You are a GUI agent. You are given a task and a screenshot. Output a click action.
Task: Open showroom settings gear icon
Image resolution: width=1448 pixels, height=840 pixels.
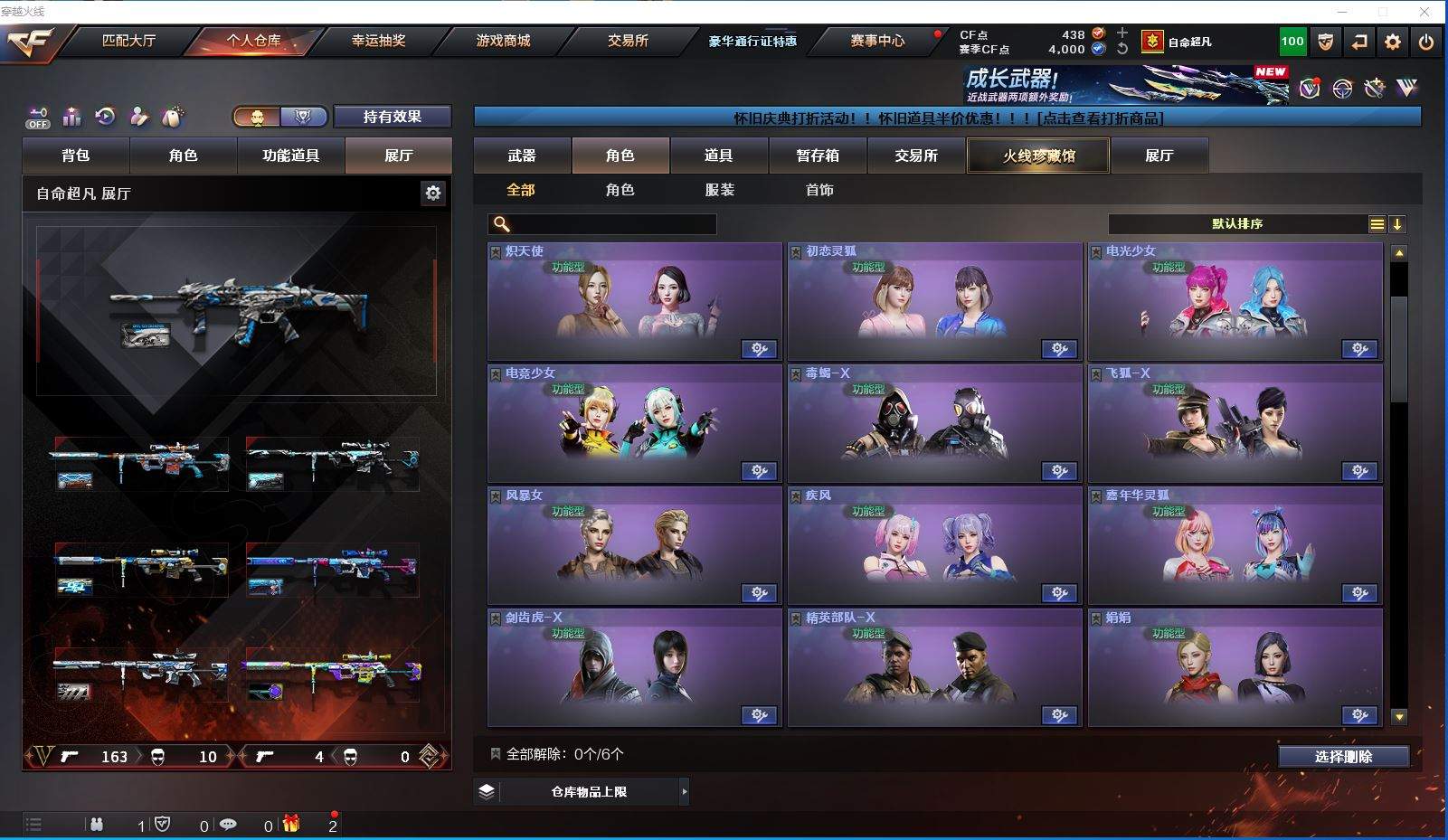433,193
